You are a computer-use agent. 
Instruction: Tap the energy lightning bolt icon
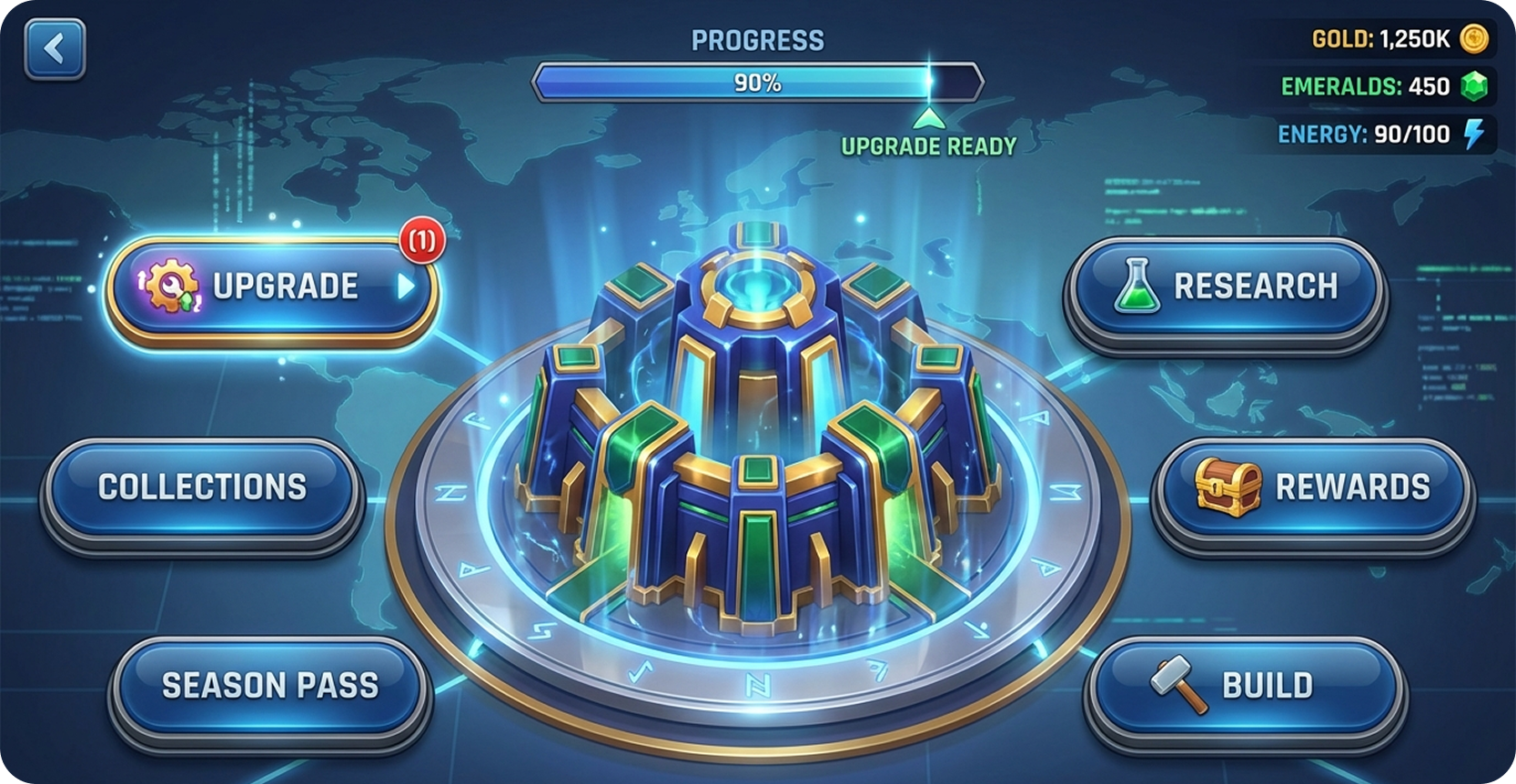[1474, 134]
